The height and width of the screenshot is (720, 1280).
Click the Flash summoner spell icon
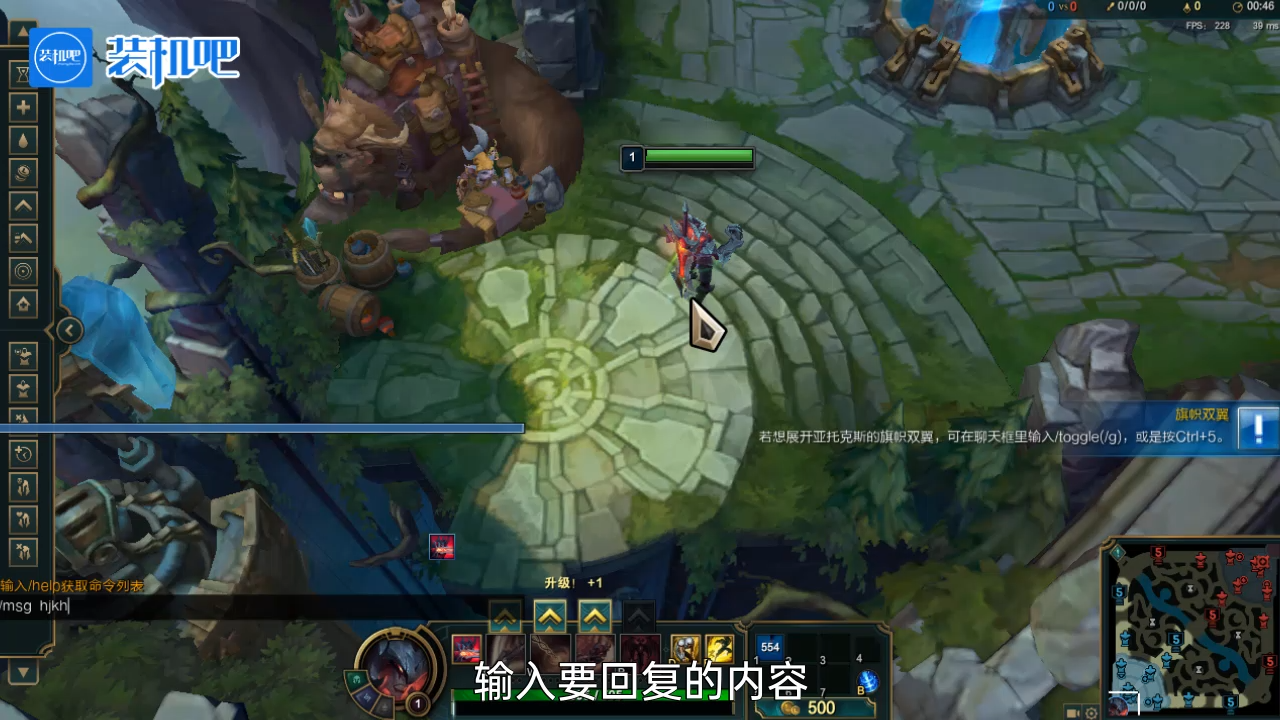tap(718, 650)
